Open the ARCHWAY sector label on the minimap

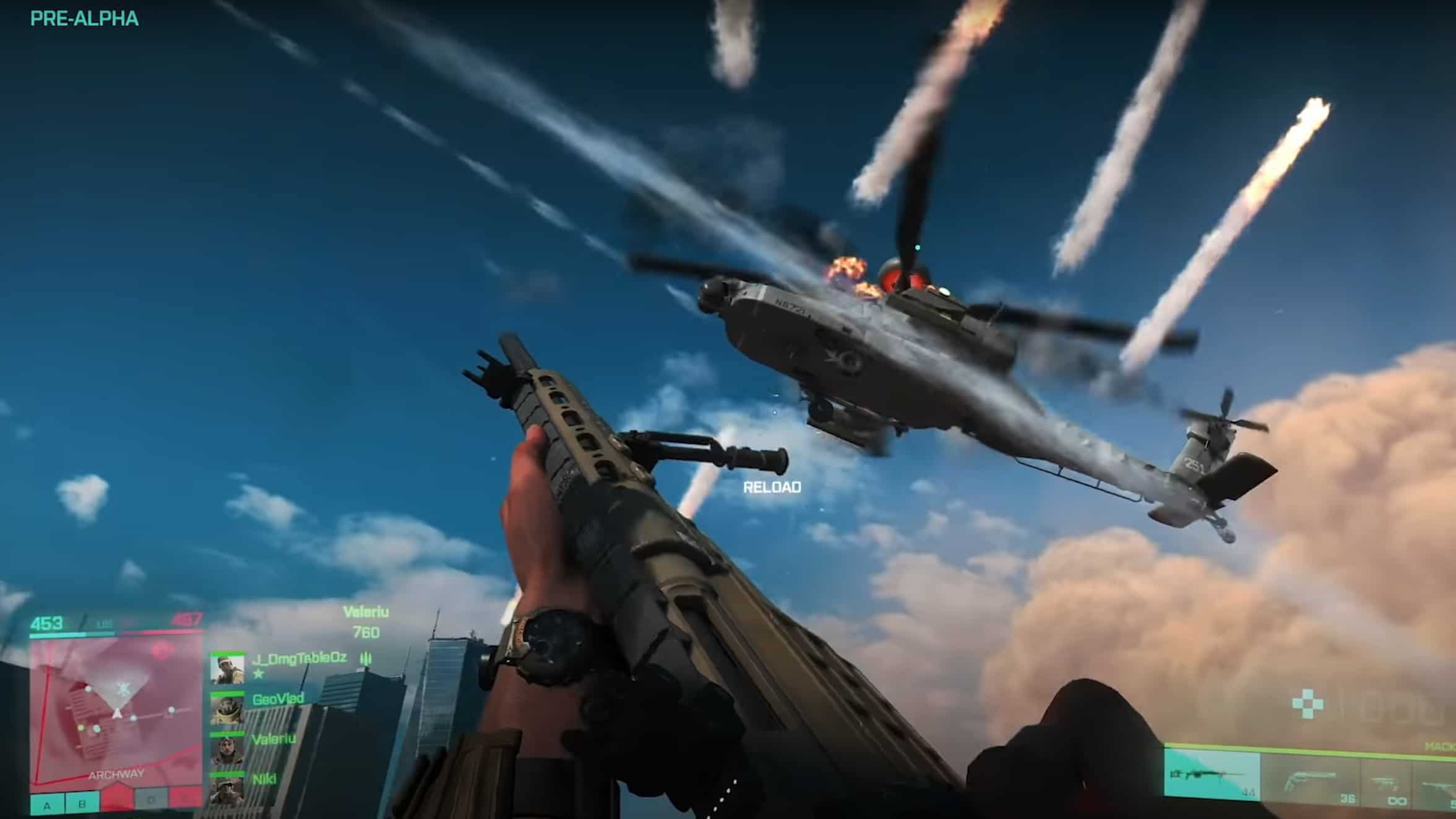click(x=116, y=775)
